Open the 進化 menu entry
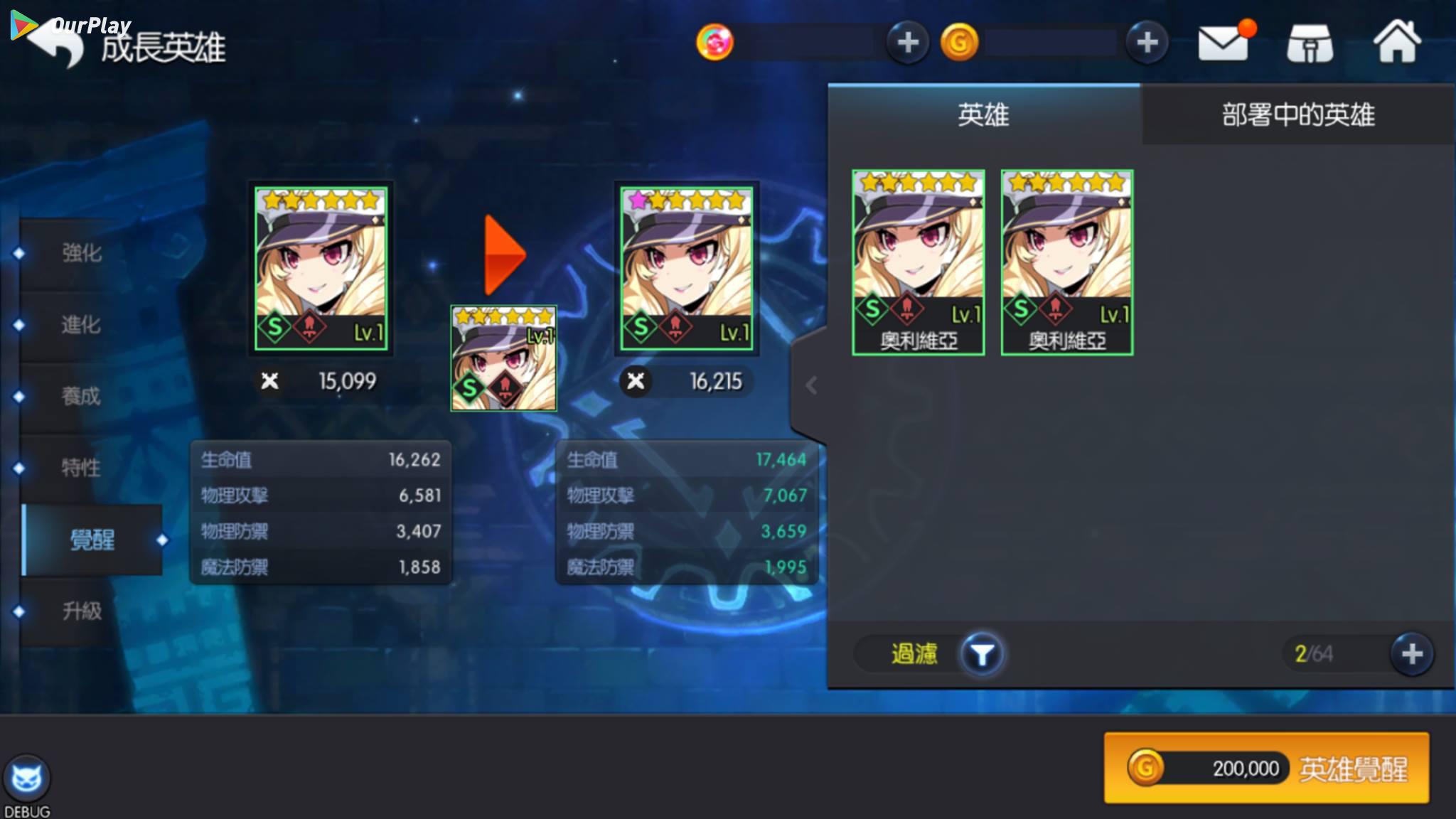1456x819 pixels. pyautogui.click(x=81, y=325)
